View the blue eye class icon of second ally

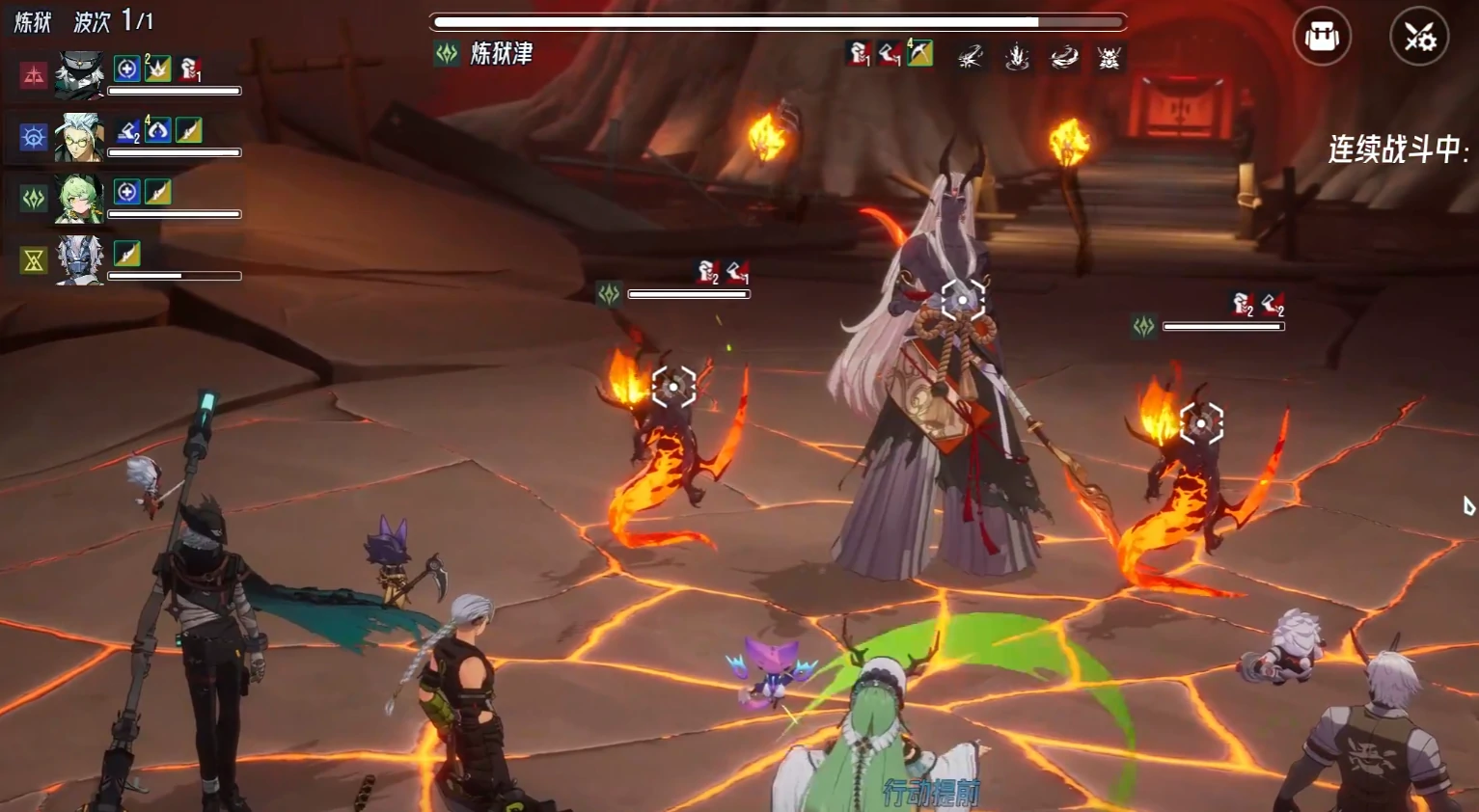pyautogui.click(x=34, y=137)
